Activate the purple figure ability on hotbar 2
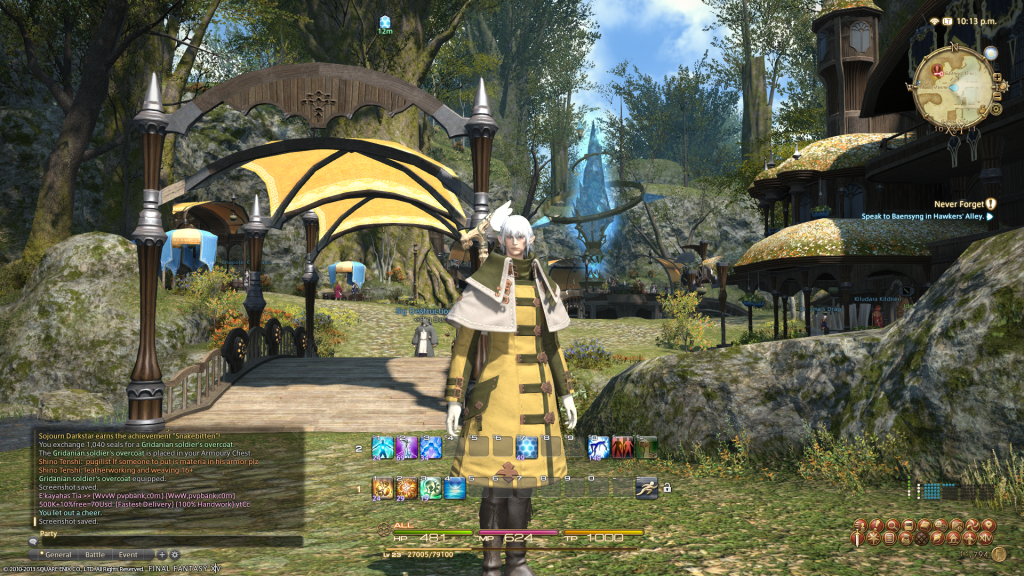This screenshot has width=1024, height=576. (407, 448)
